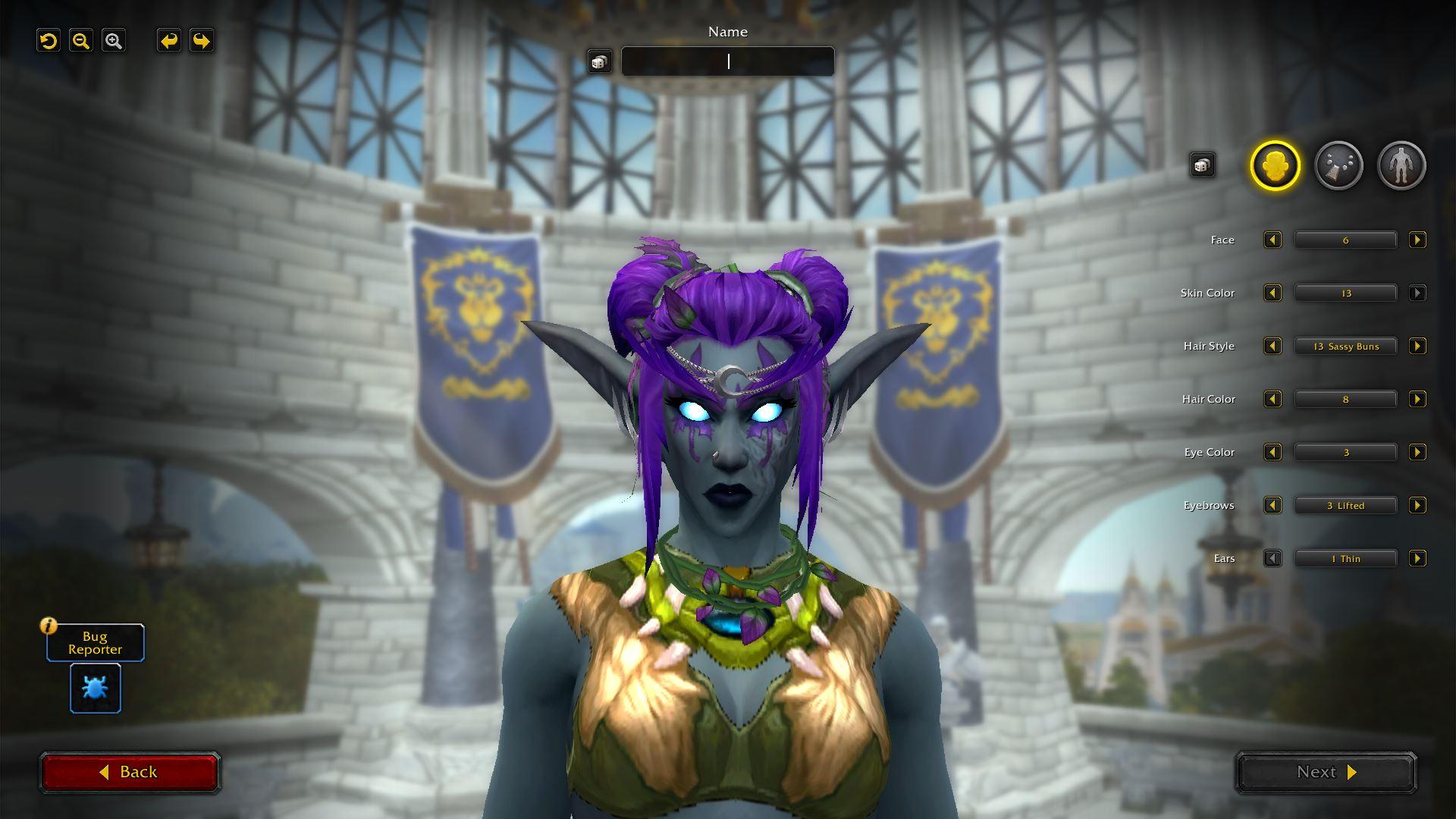Zoom out the character view
The height and width of the screenshot is (819, 1456).
tap(81, 41)
